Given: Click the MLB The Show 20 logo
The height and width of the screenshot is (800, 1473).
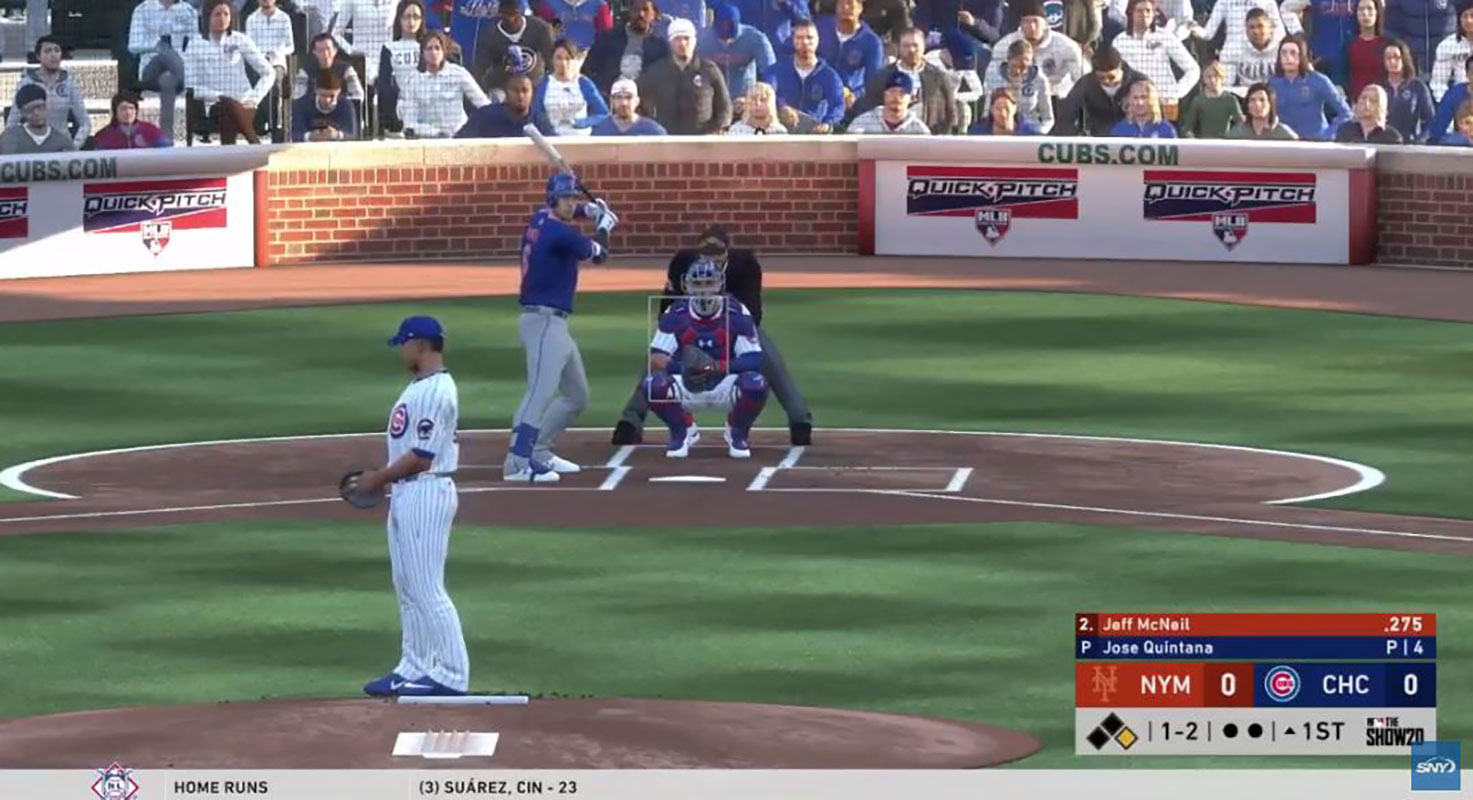Looking at the screenshot, I should click(1394, 732).
